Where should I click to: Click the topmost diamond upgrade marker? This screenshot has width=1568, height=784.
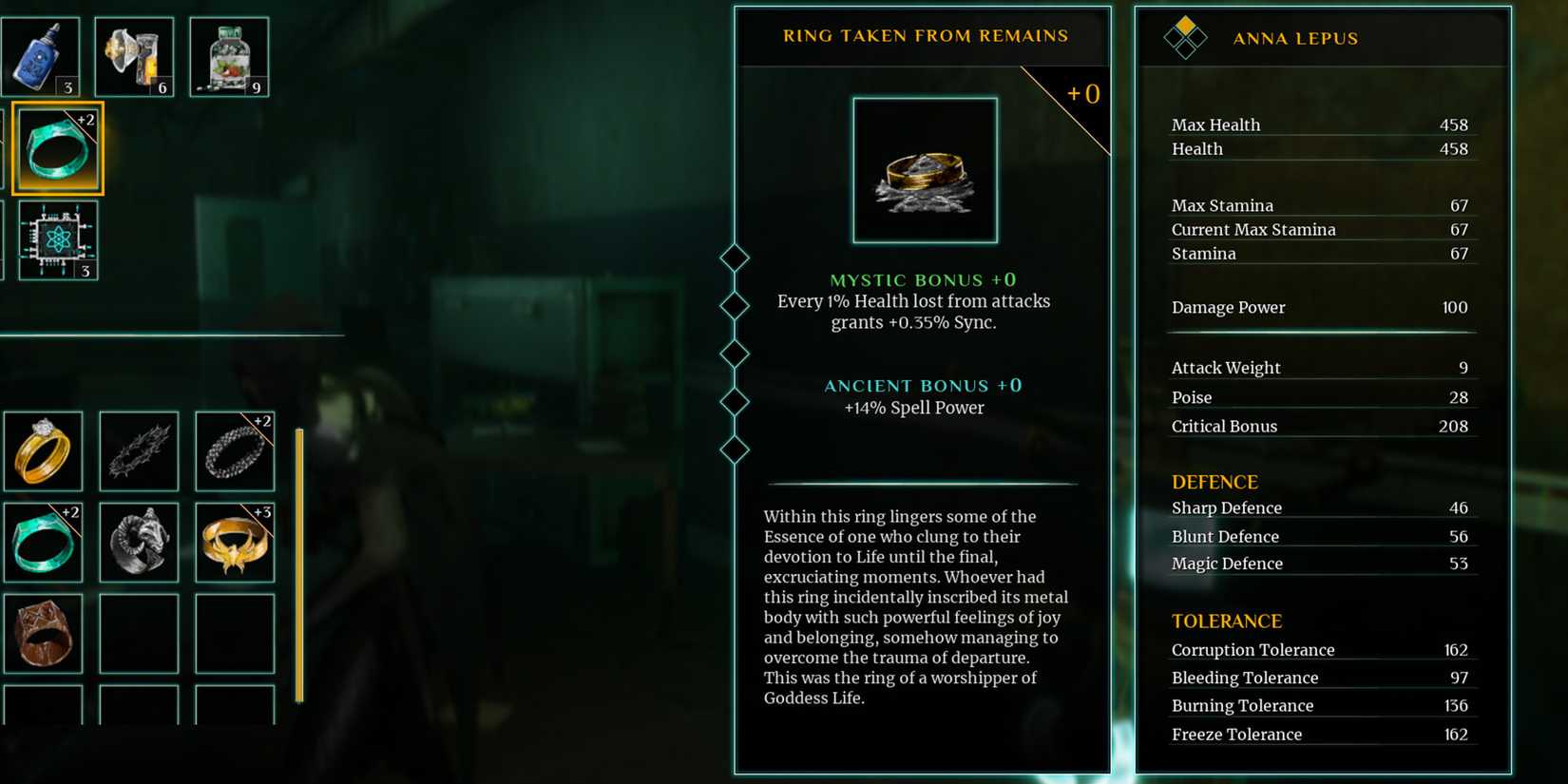point(734,257)
